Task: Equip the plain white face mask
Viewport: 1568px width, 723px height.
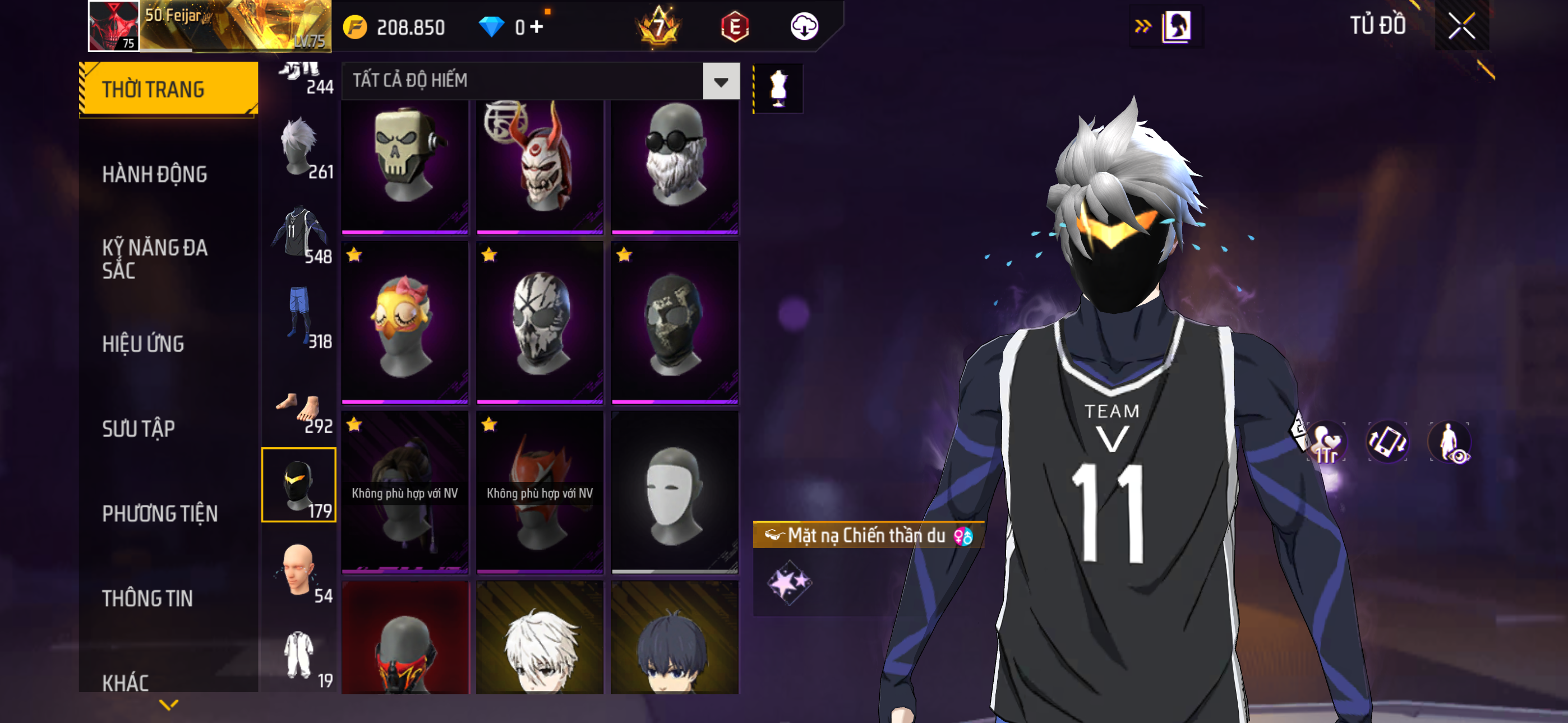Action: (x=675, y=493)
